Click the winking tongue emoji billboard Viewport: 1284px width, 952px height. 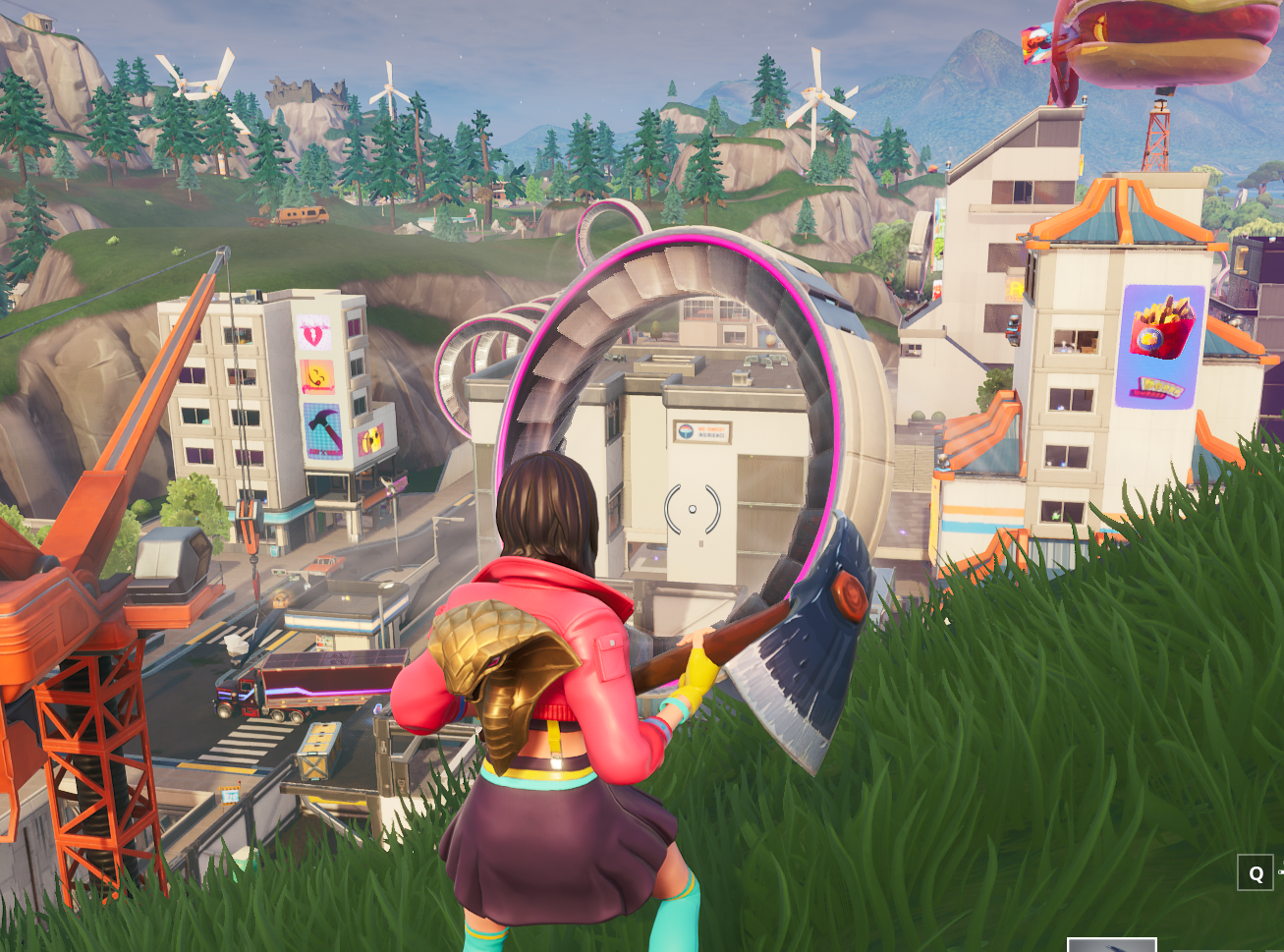[318, 376]
